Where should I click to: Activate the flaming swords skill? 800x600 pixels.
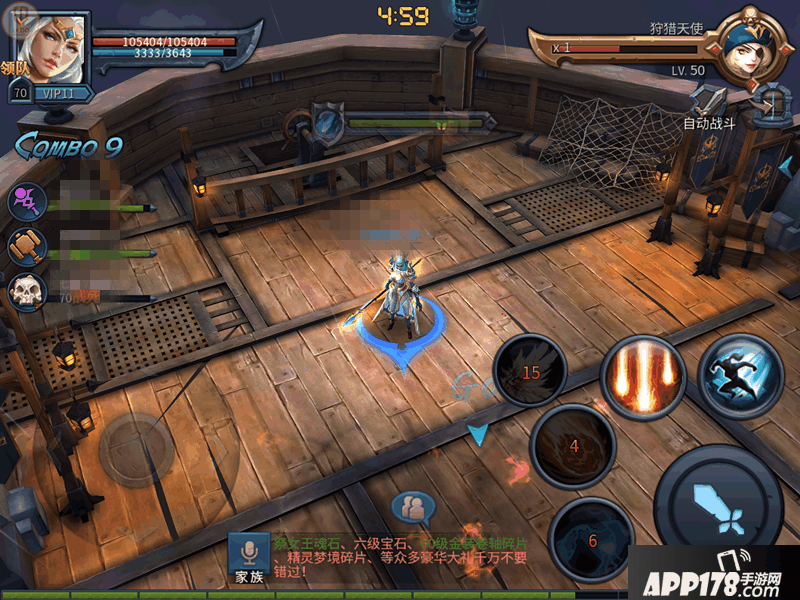coord(641,377)
